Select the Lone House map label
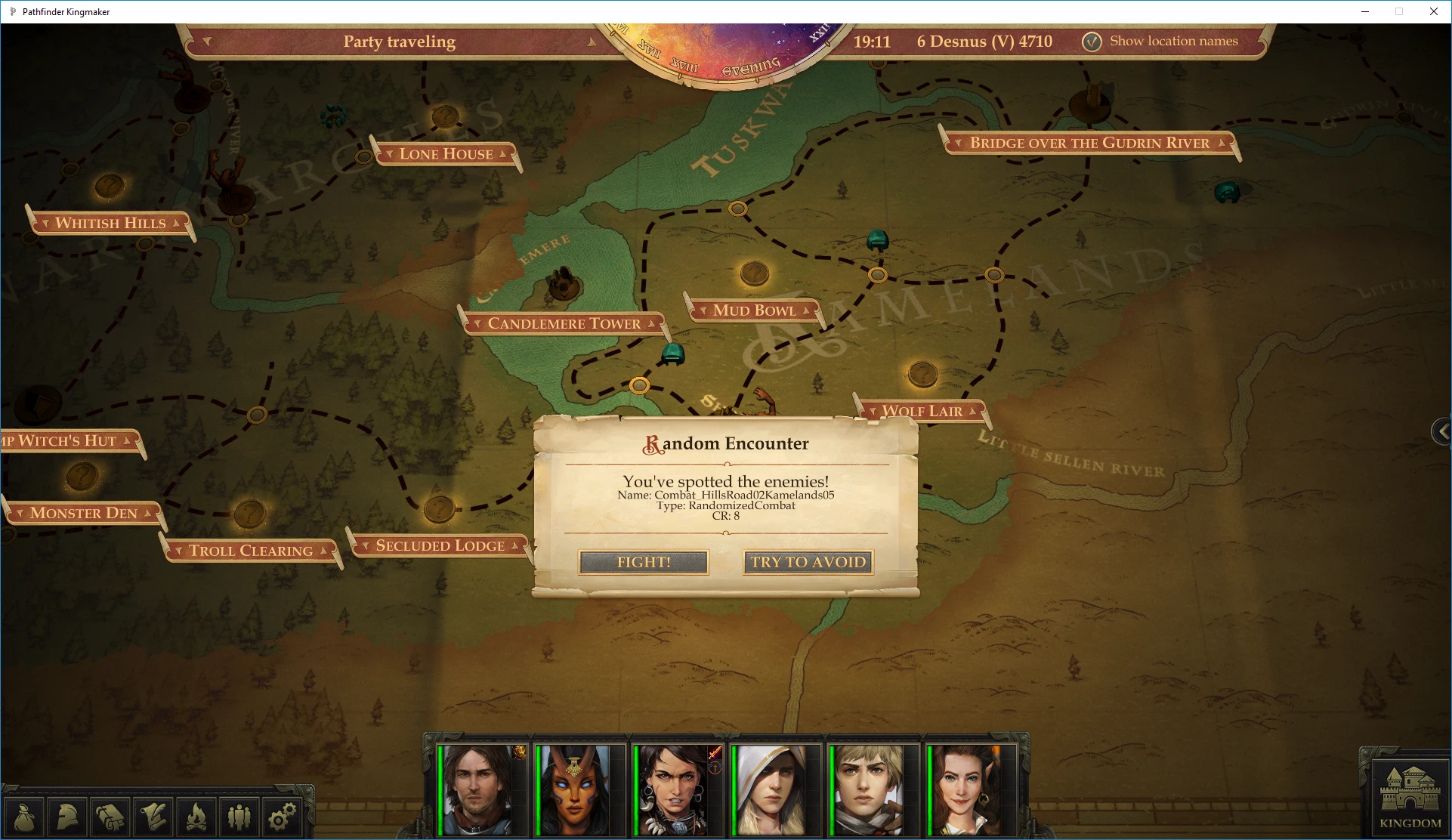The height and width of the screenshot is (840, 1452). [x=444, y=154]
